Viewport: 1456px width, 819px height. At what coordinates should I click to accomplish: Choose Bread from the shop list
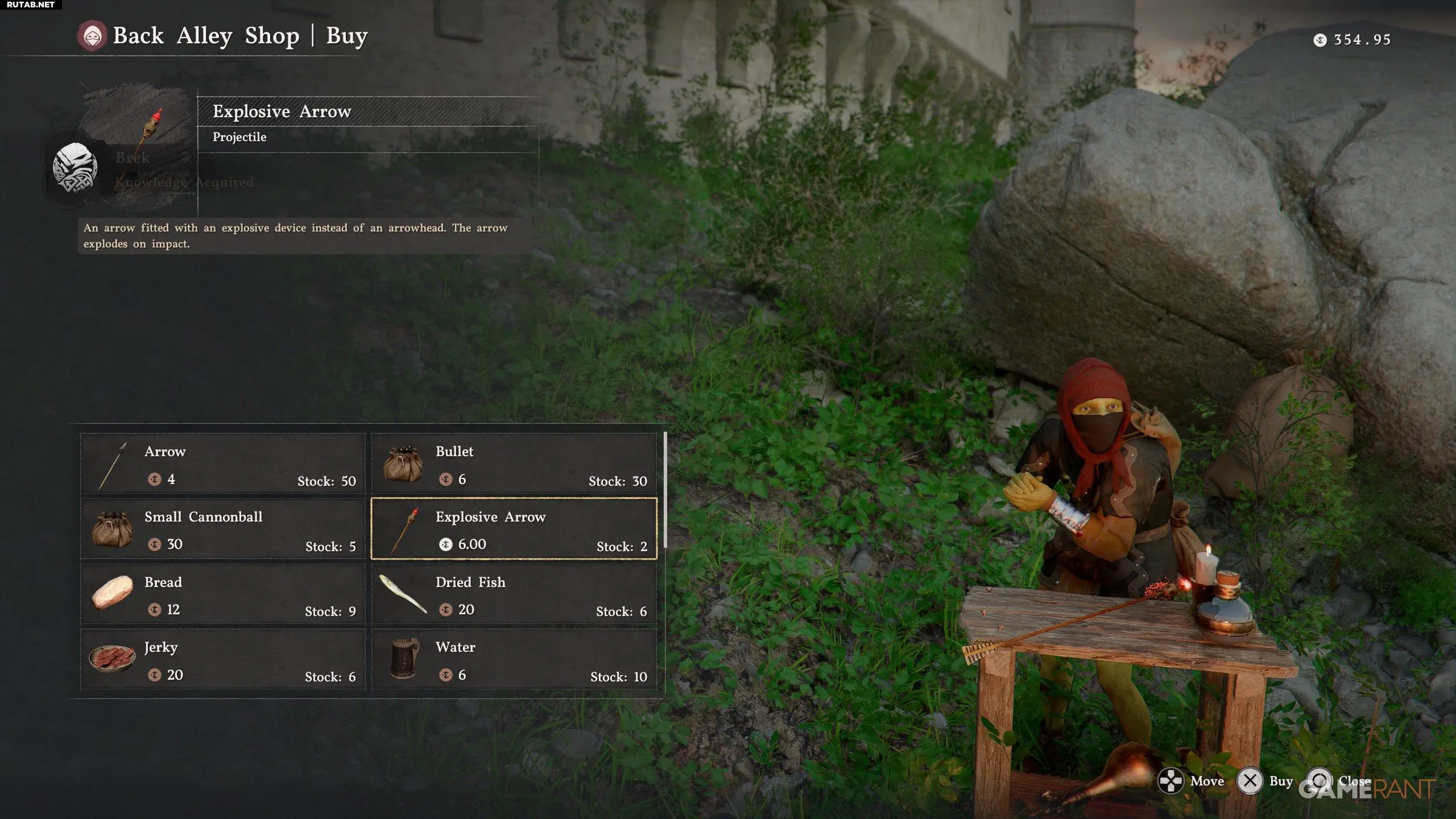(223, 595)
